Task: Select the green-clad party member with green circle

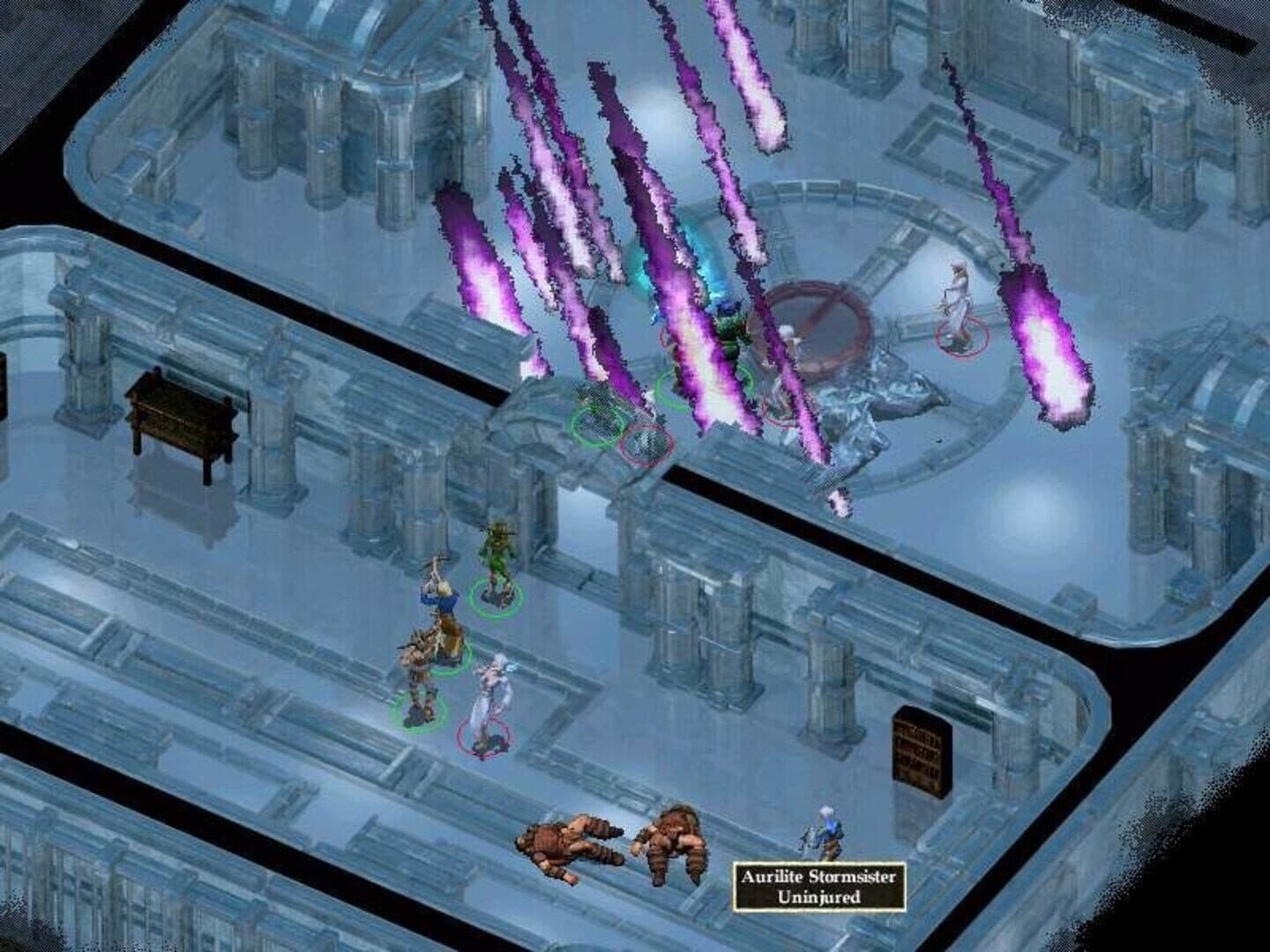Action: point(492,562)
